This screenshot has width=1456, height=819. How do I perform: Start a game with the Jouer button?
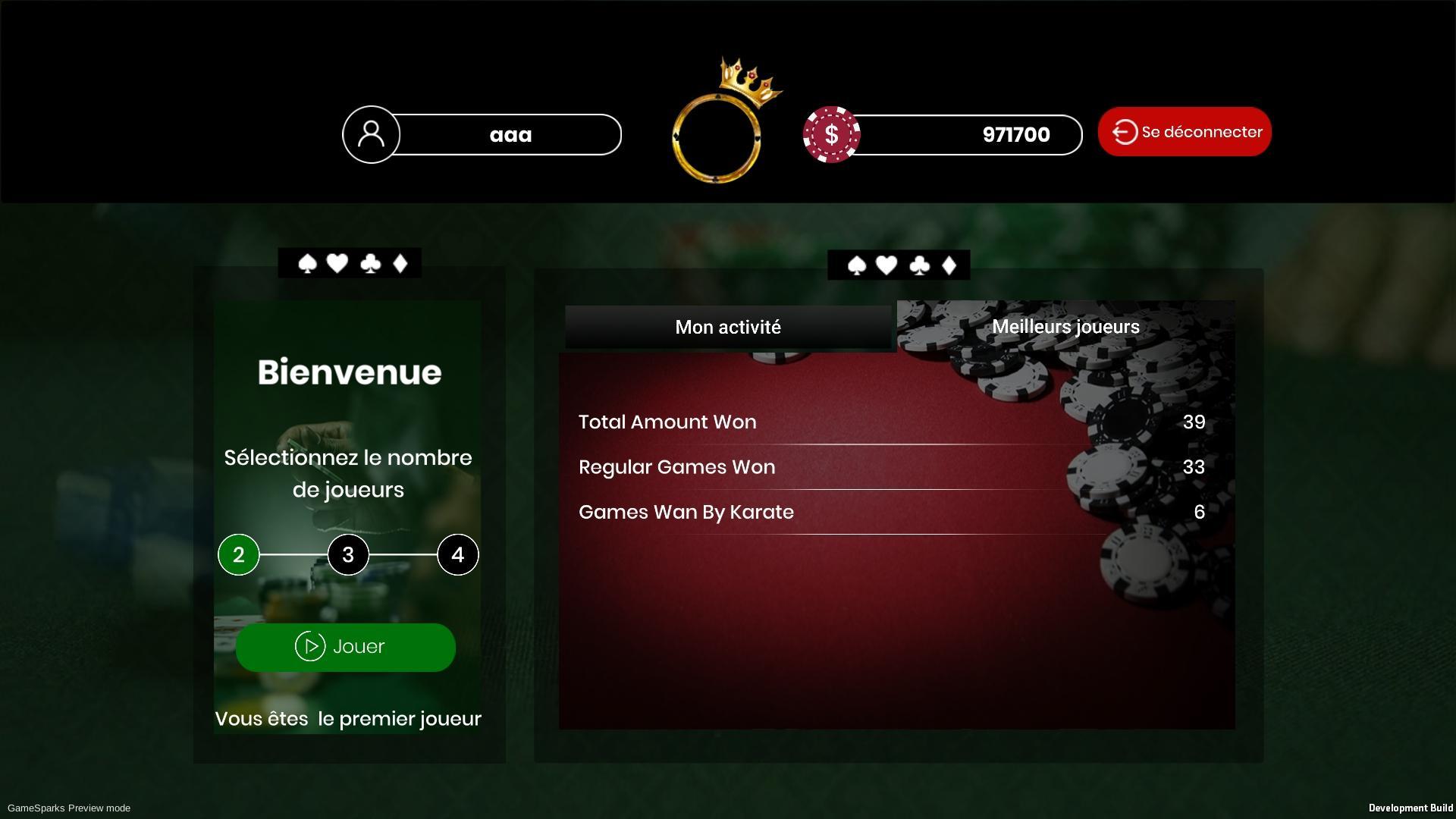click(x=346, y=647)
